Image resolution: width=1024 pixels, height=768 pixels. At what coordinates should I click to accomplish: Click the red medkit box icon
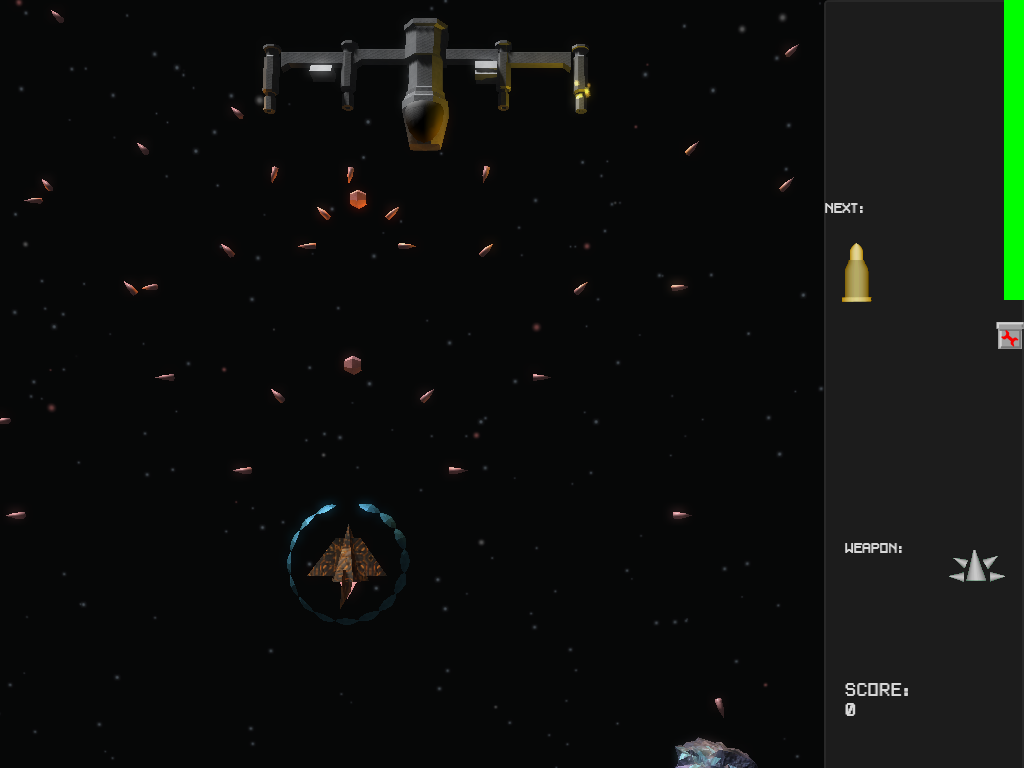pyautogui.click(x=1010, y=337)
